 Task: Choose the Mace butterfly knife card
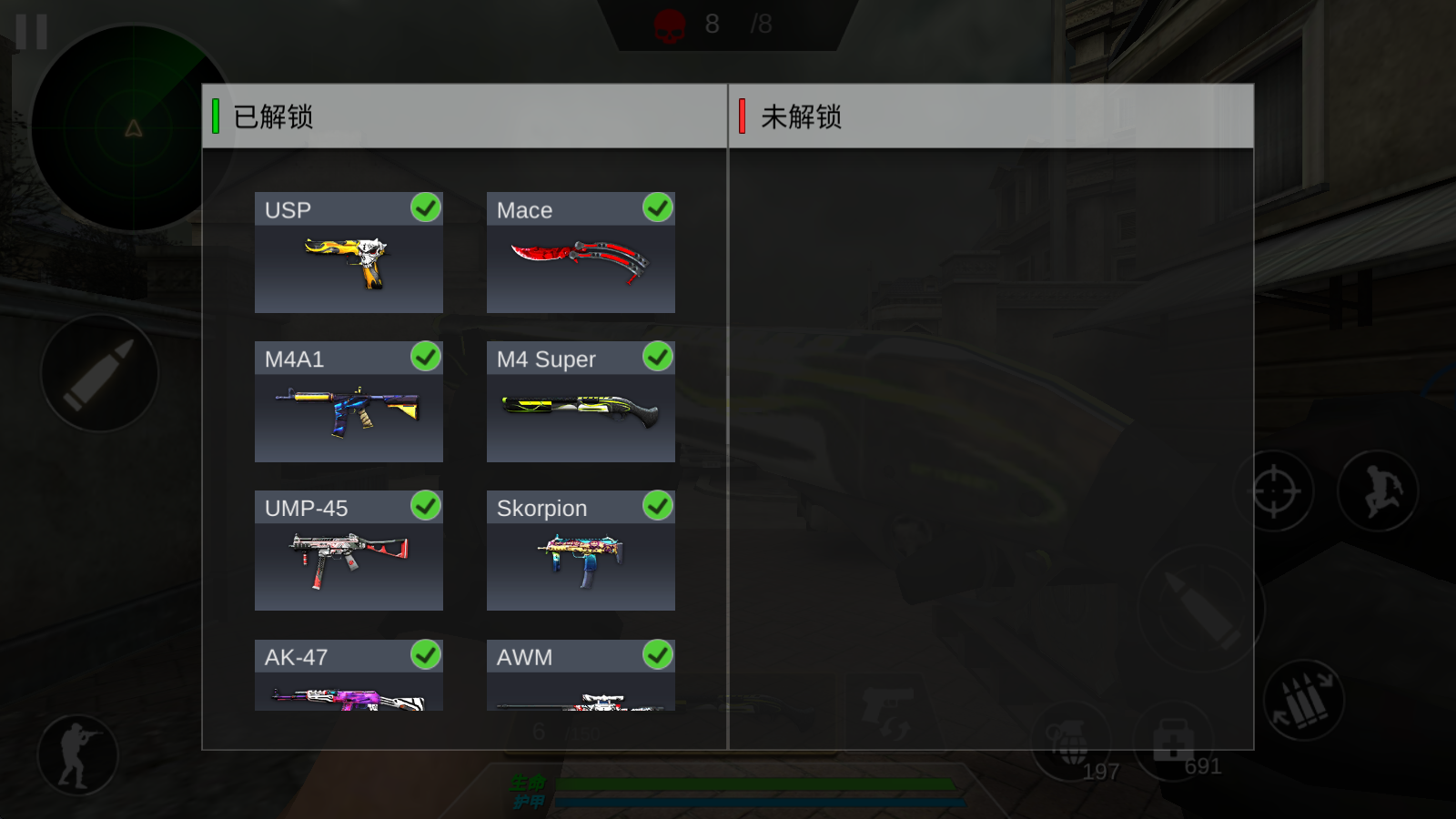coord(581,253)
